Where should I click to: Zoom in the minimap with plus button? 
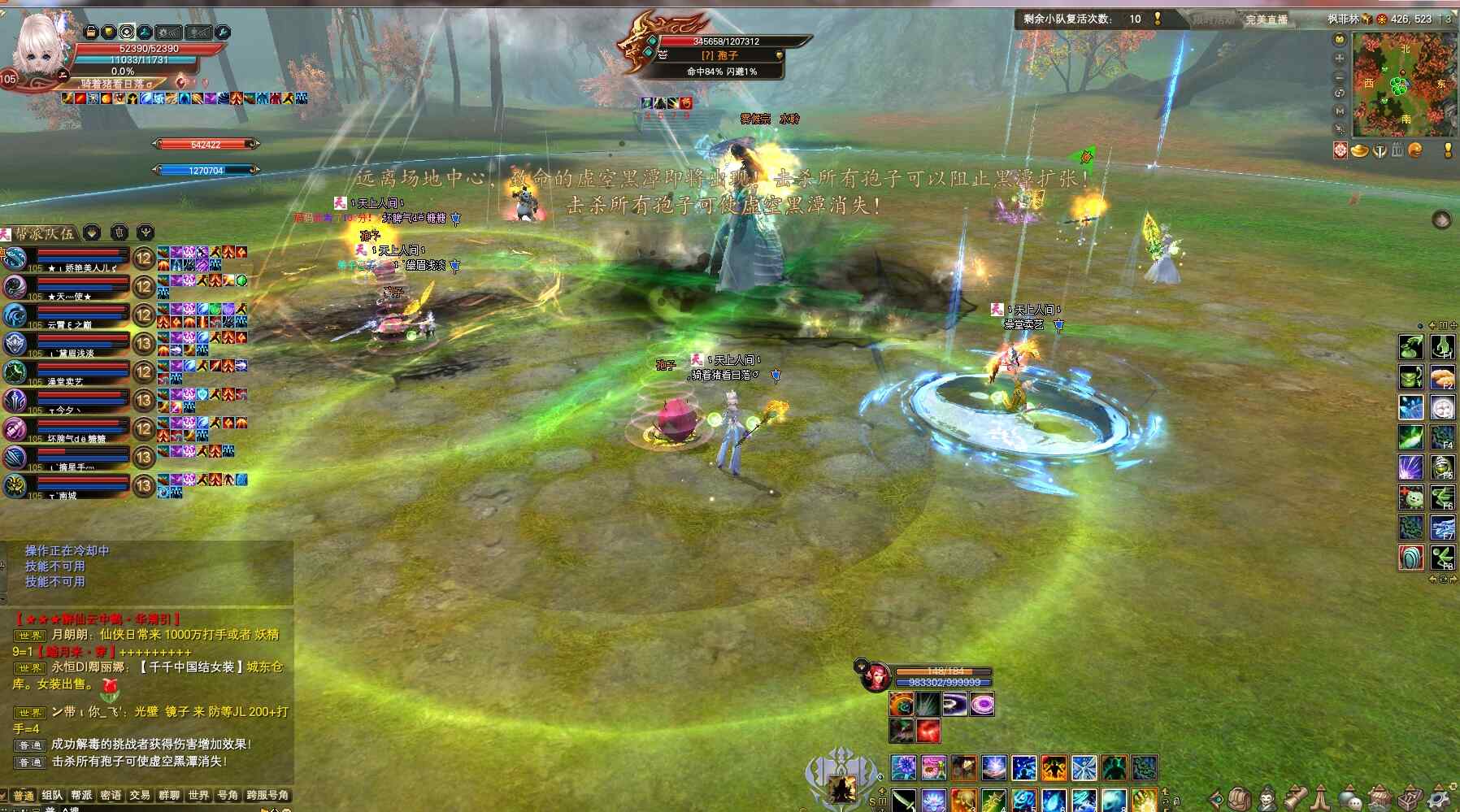[x=1340, y=59]
